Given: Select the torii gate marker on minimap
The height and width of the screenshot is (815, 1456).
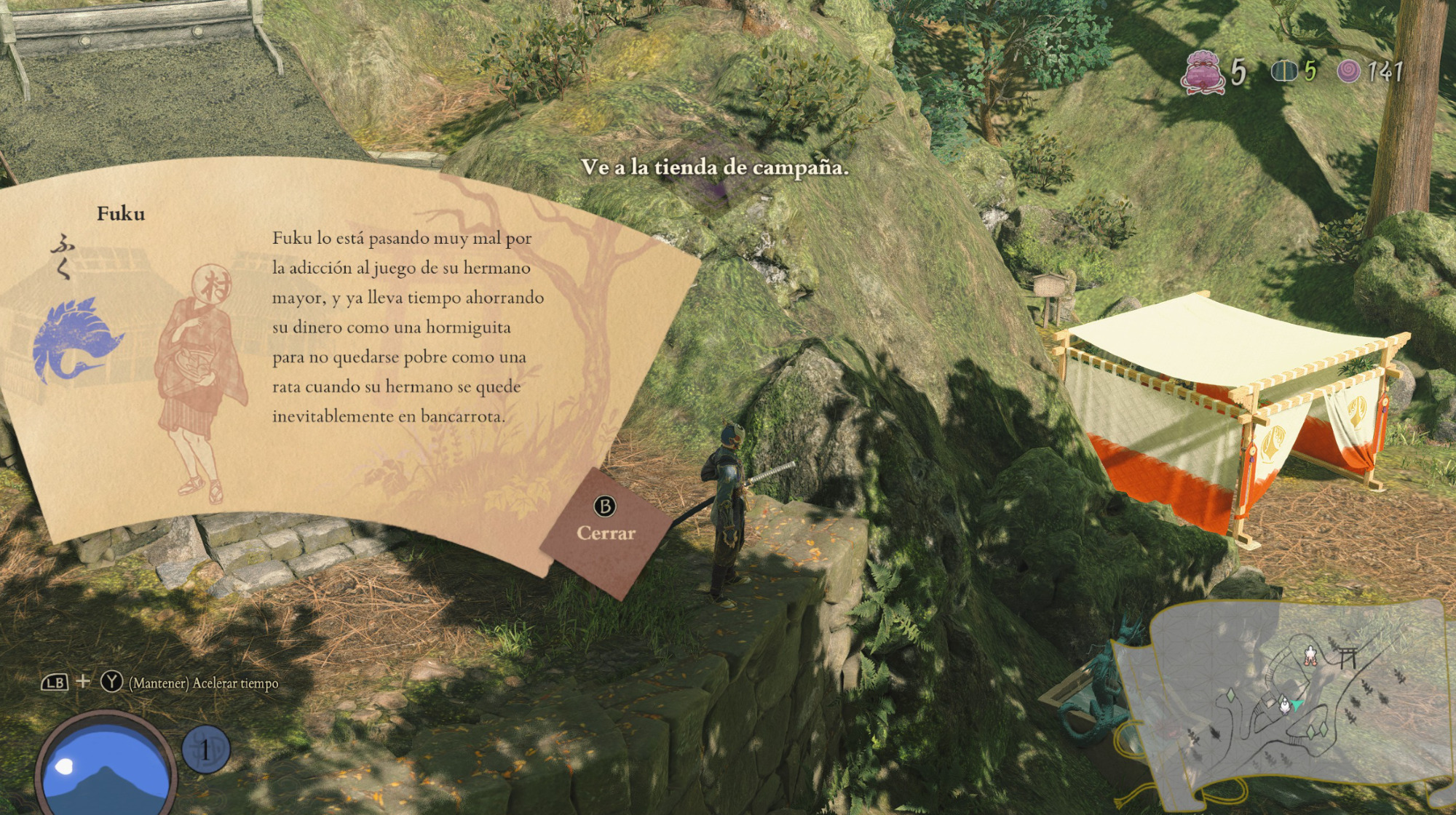Looking at the screenshot, I should (1347, 657).
